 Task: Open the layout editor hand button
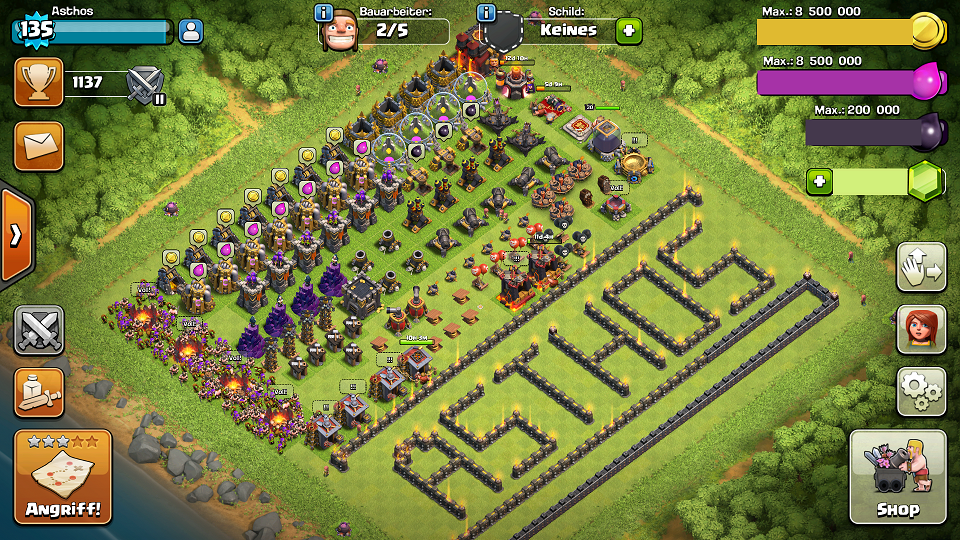921,267
